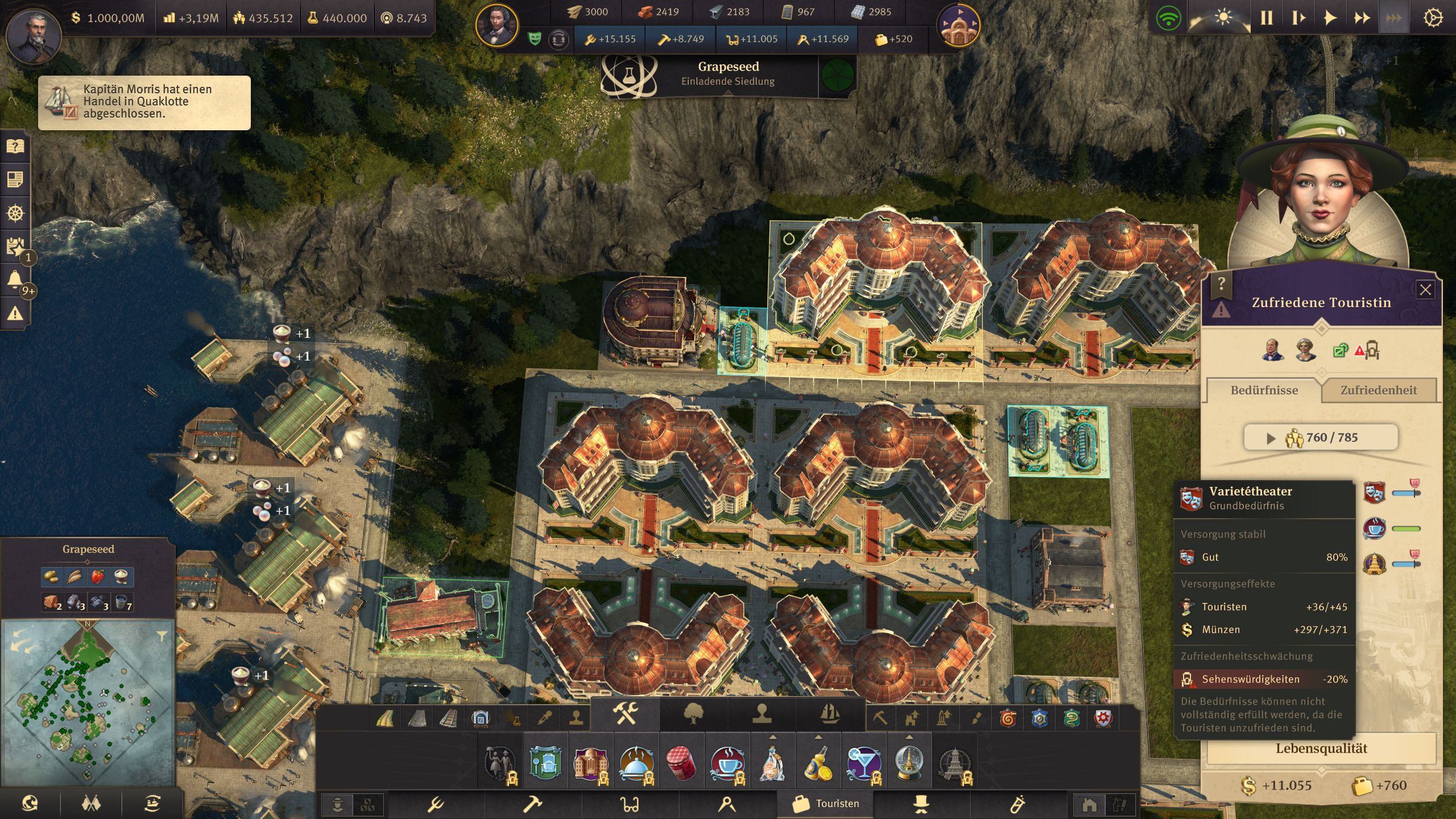The width and height of the screenshot is (1456, 819).
Task: Open the settings gear menu
Action: [1432, 18]
